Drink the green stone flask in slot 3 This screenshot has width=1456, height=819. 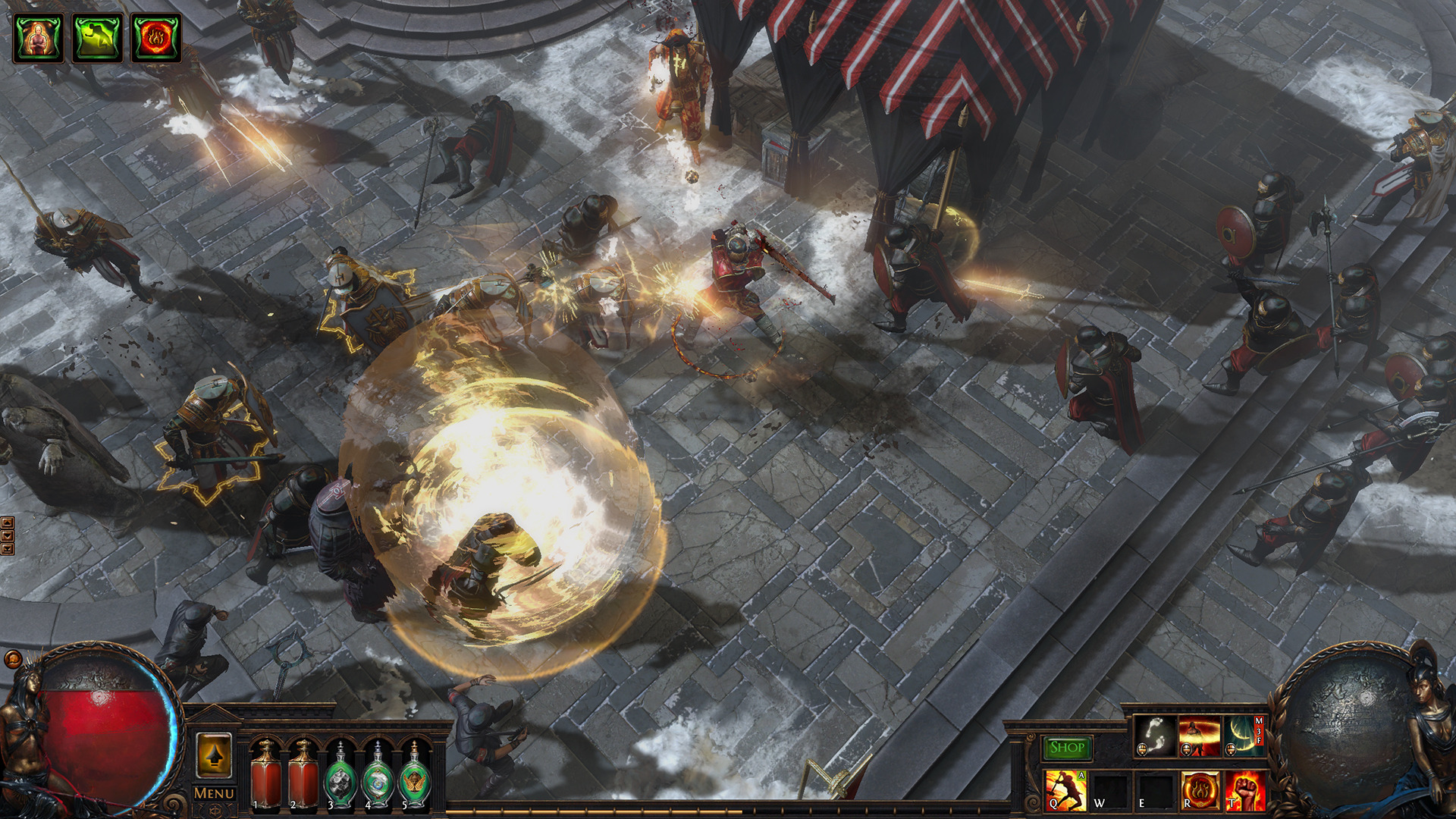pyautogui.click(x=340, y=777)
